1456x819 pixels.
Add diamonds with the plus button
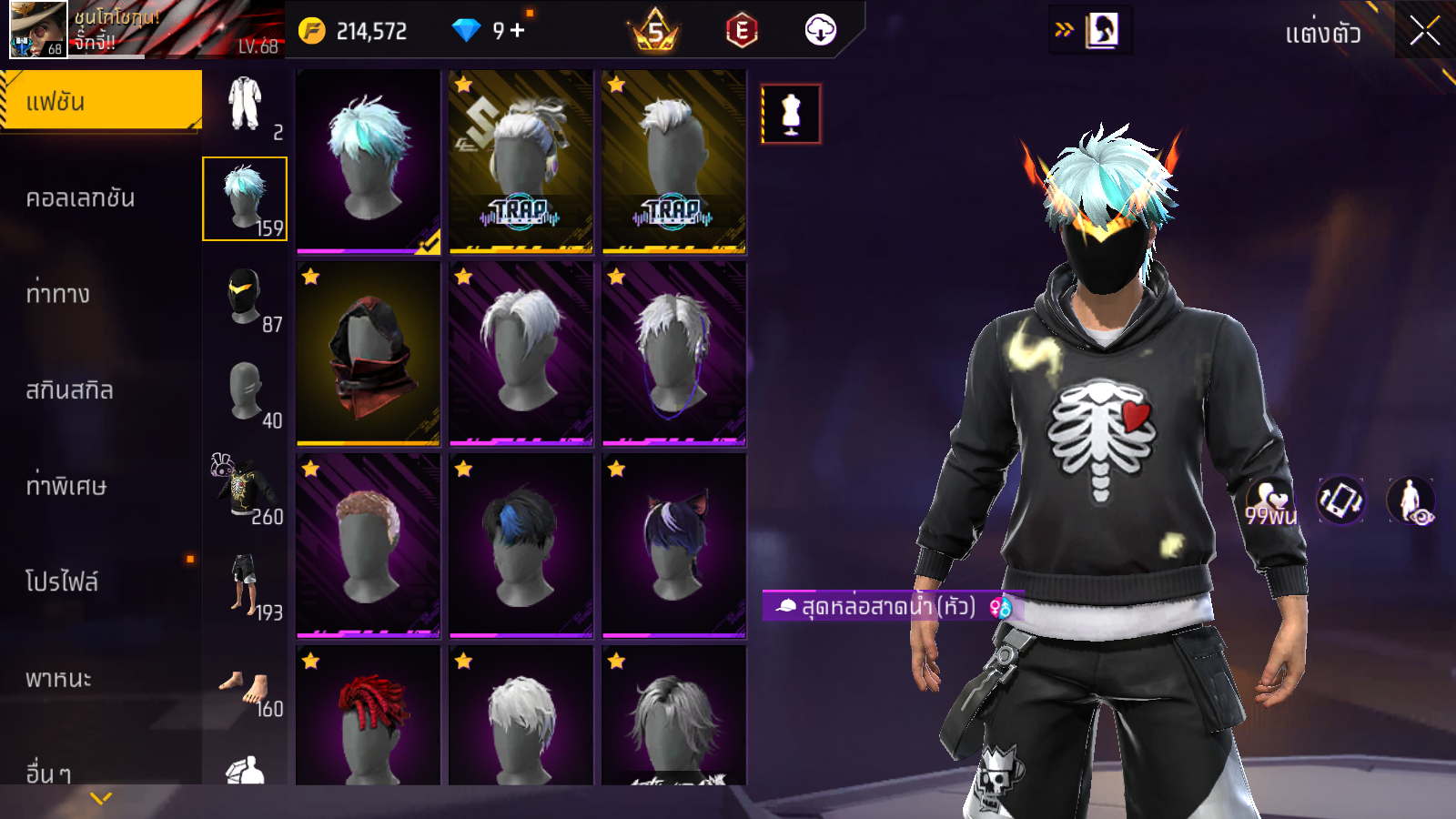tap(518, 31)
